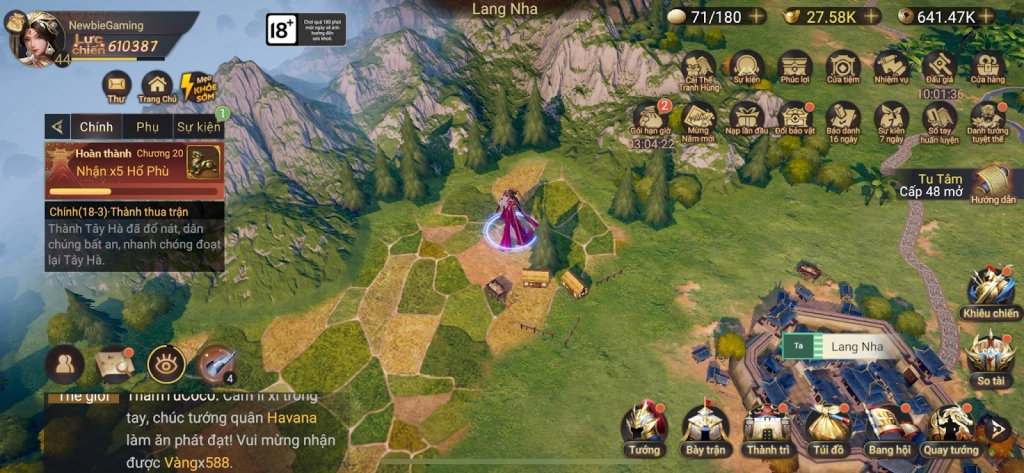The image size is (1024, 473).
Task: Open the Thư mailbox
Action: coord(117,87)
